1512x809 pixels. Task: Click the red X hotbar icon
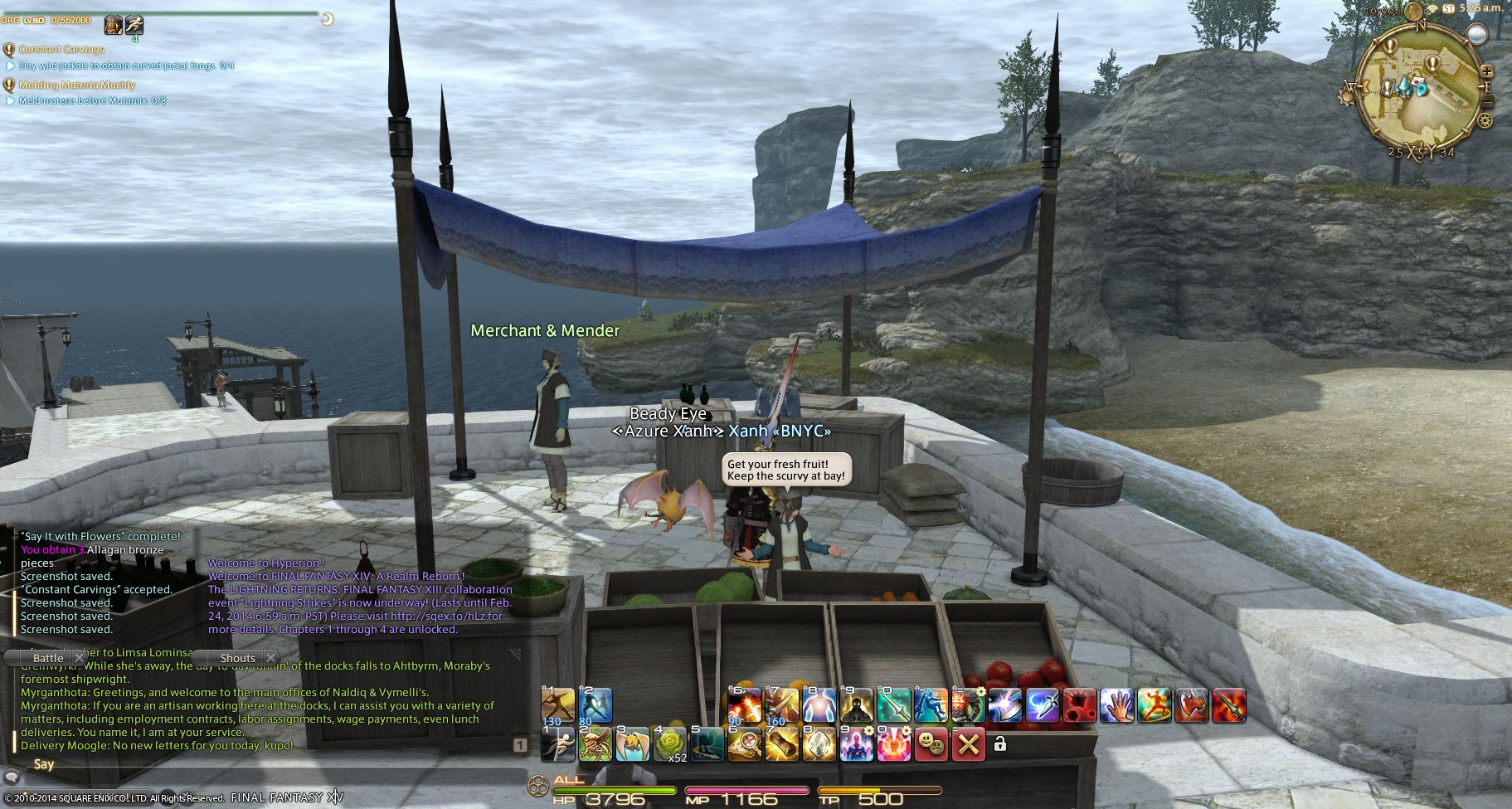pyautogui.click(x=968, y=744)
